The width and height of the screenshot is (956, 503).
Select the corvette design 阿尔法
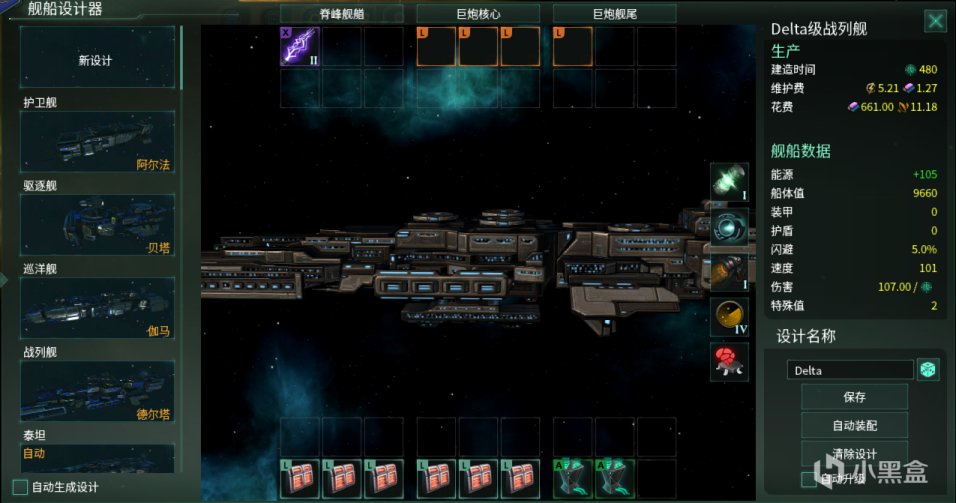coord(98,143)
